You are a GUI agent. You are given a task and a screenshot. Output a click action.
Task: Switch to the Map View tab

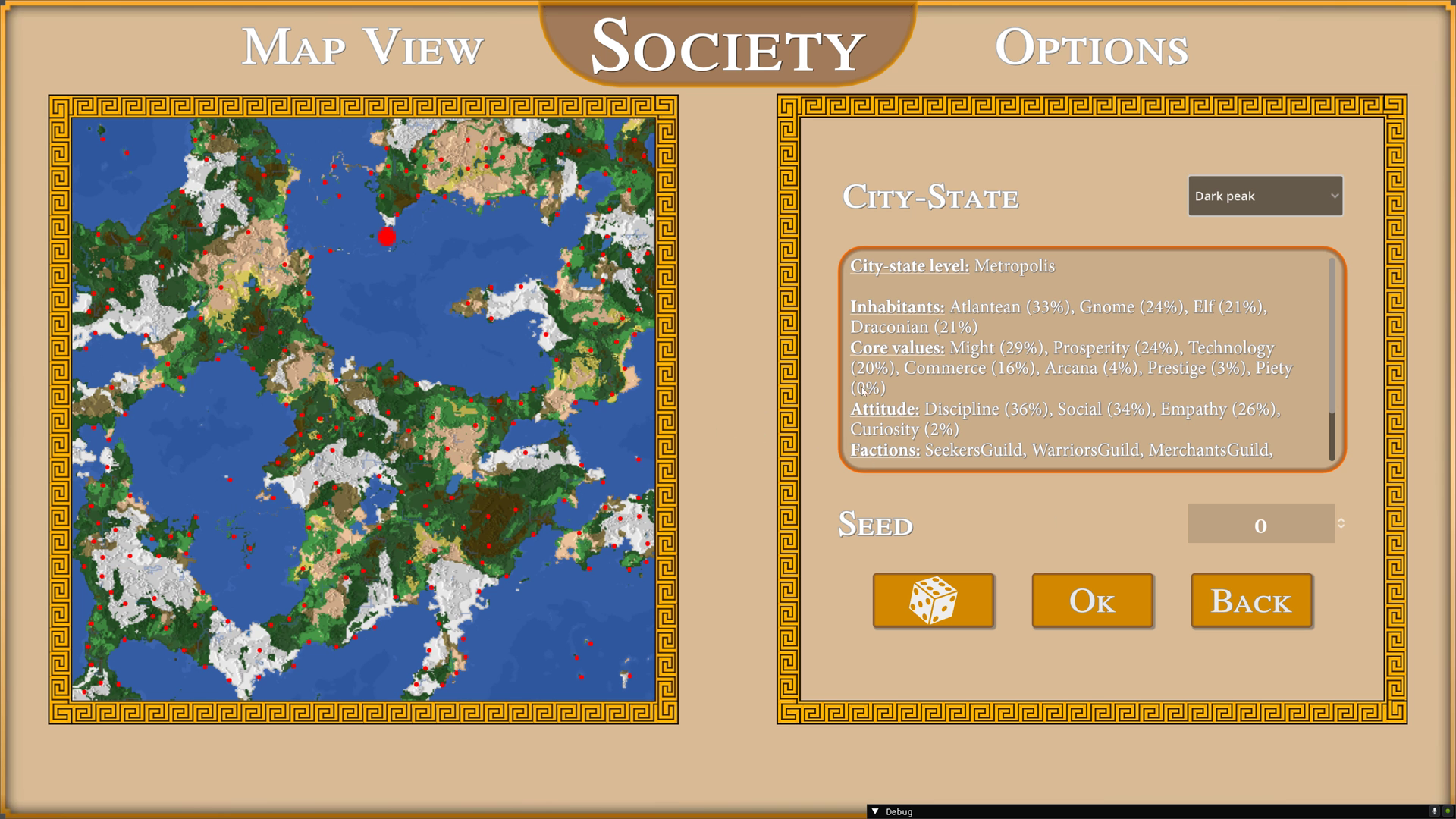[362, 47]
